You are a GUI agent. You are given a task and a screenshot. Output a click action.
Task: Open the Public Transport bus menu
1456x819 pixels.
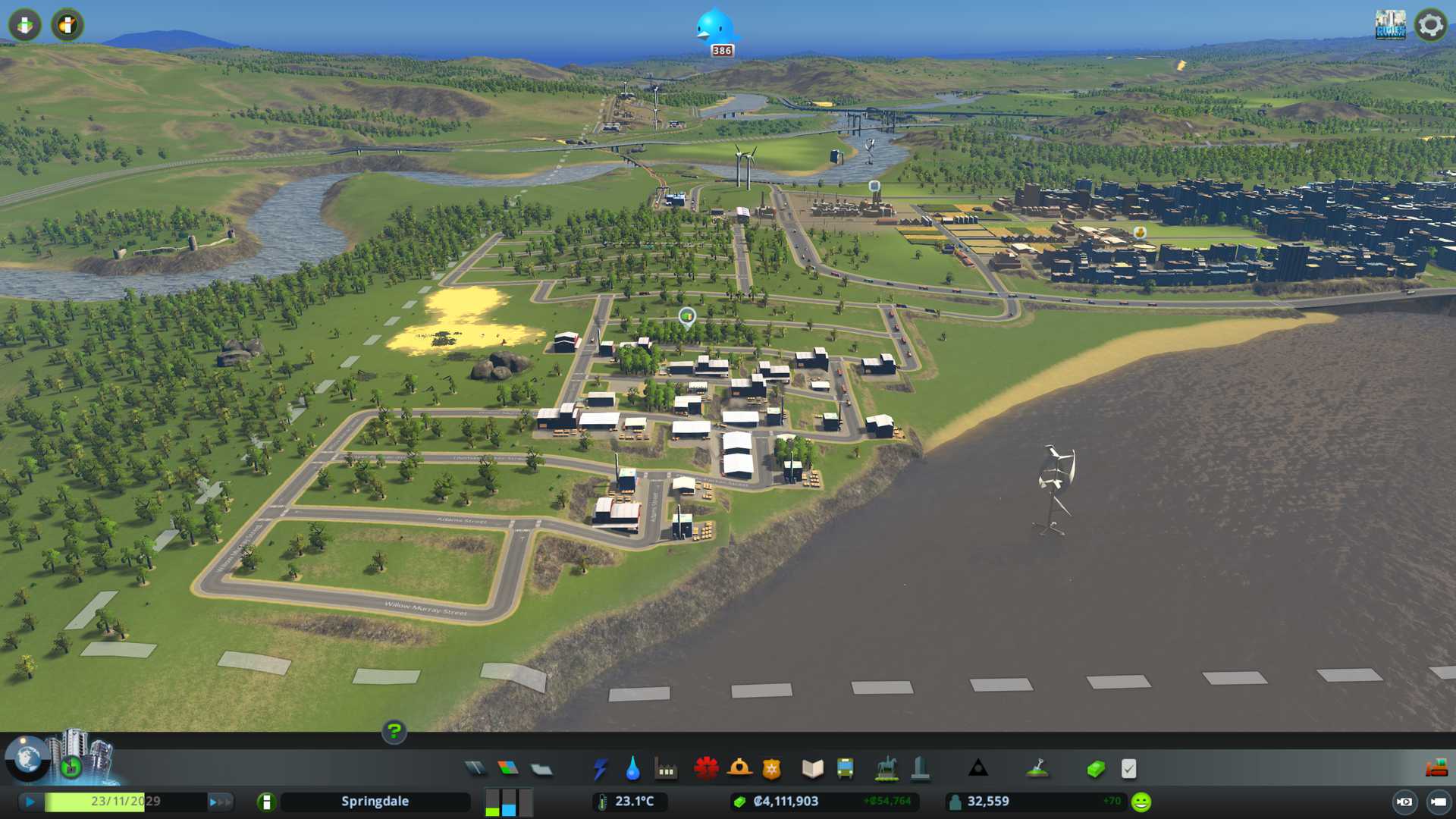click(845, 769)
